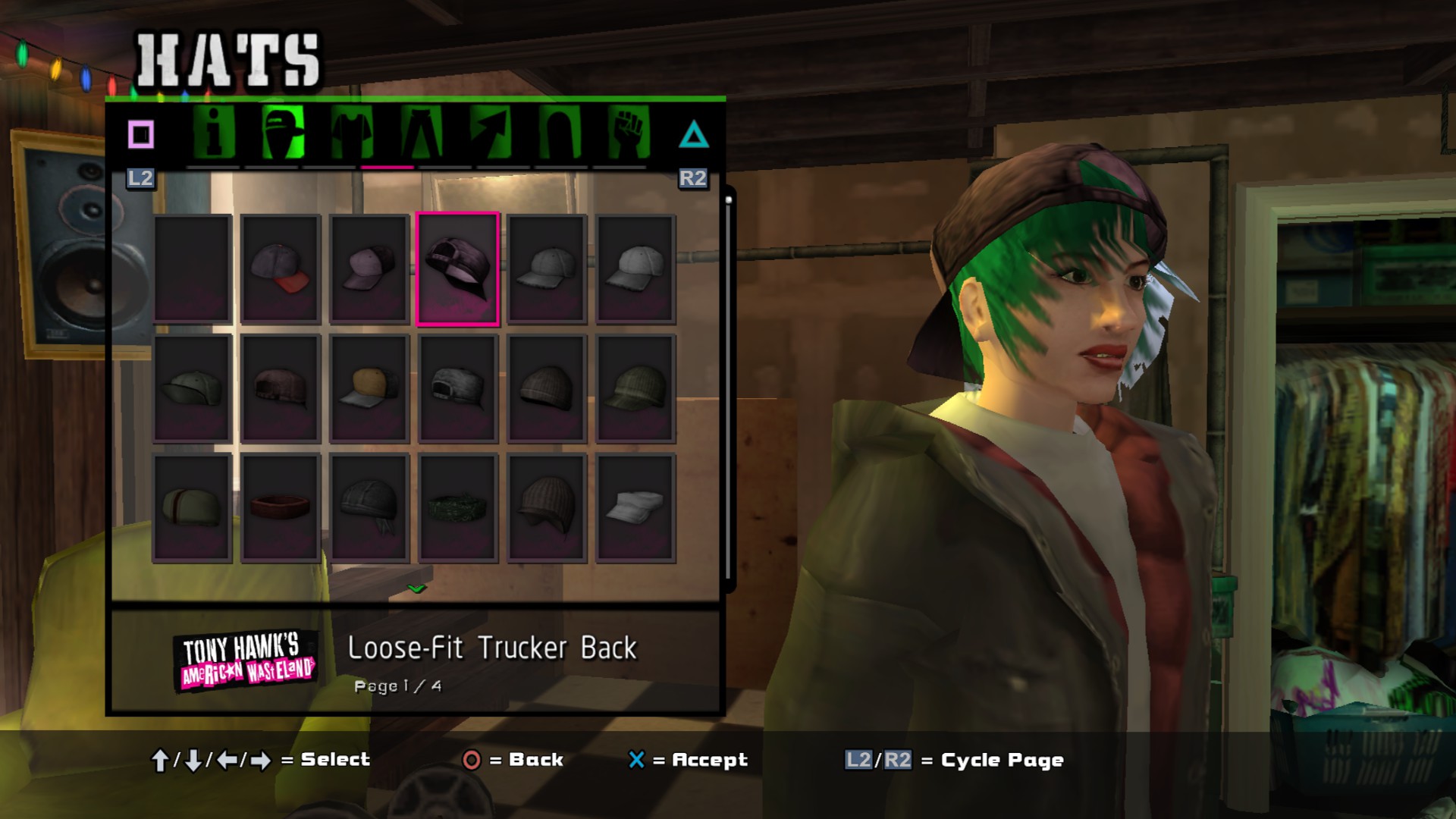Pick the highlighted Loose-Fit Trucker Back hat

click(x=457, y=268)
